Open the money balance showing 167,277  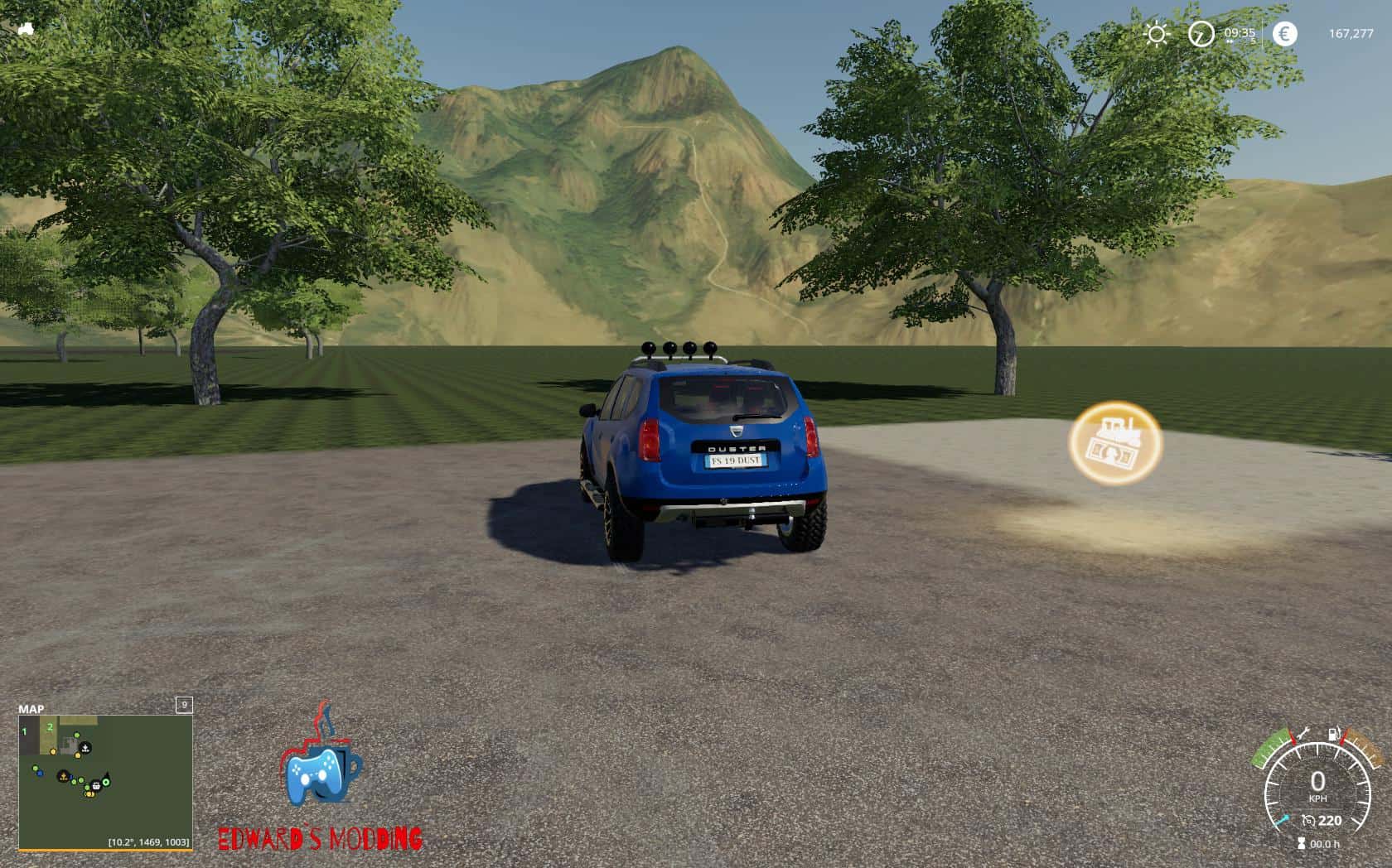pyautogui.click(x=1352, y=32)
